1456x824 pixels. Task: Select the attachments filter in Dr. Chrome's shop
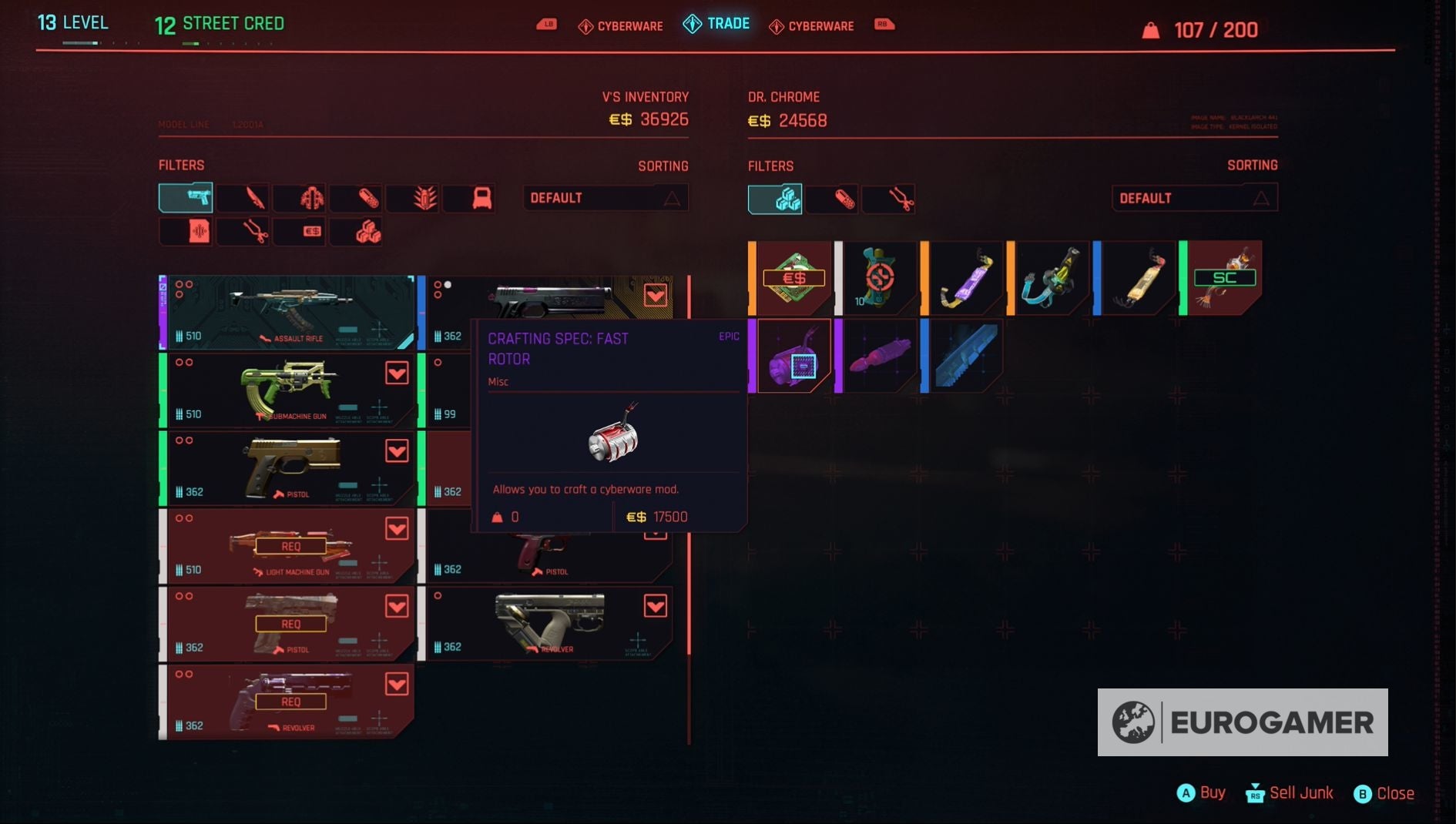coord(887,199)
